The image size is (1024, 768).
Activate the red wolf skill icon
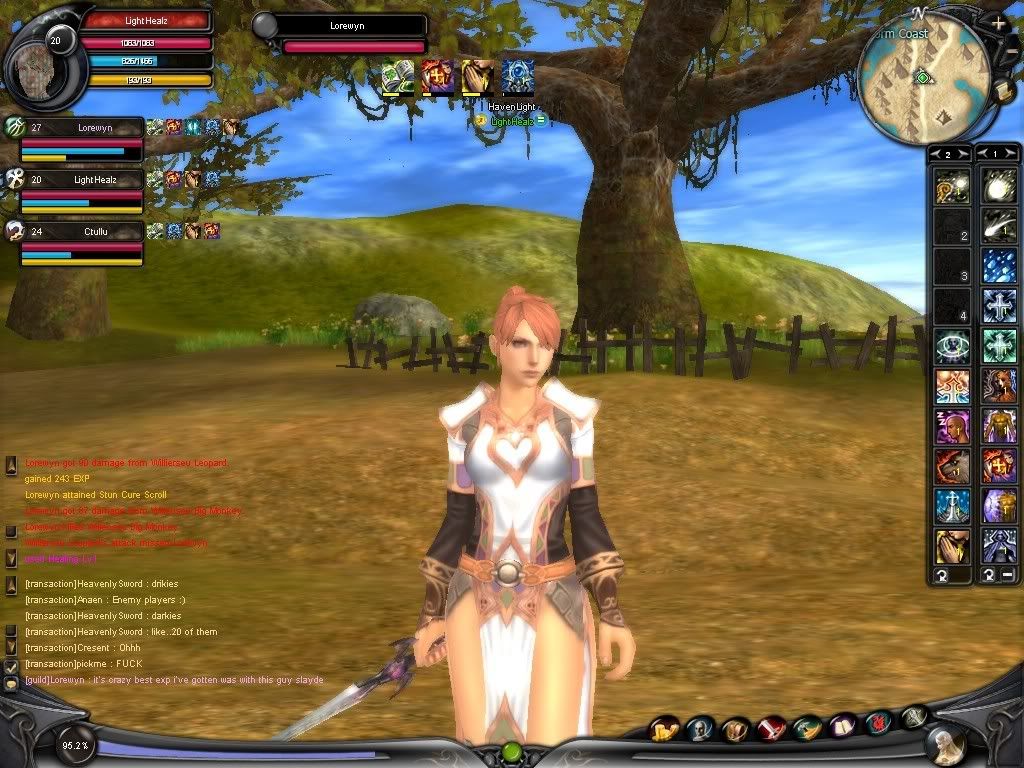click(x=950, y=467)
